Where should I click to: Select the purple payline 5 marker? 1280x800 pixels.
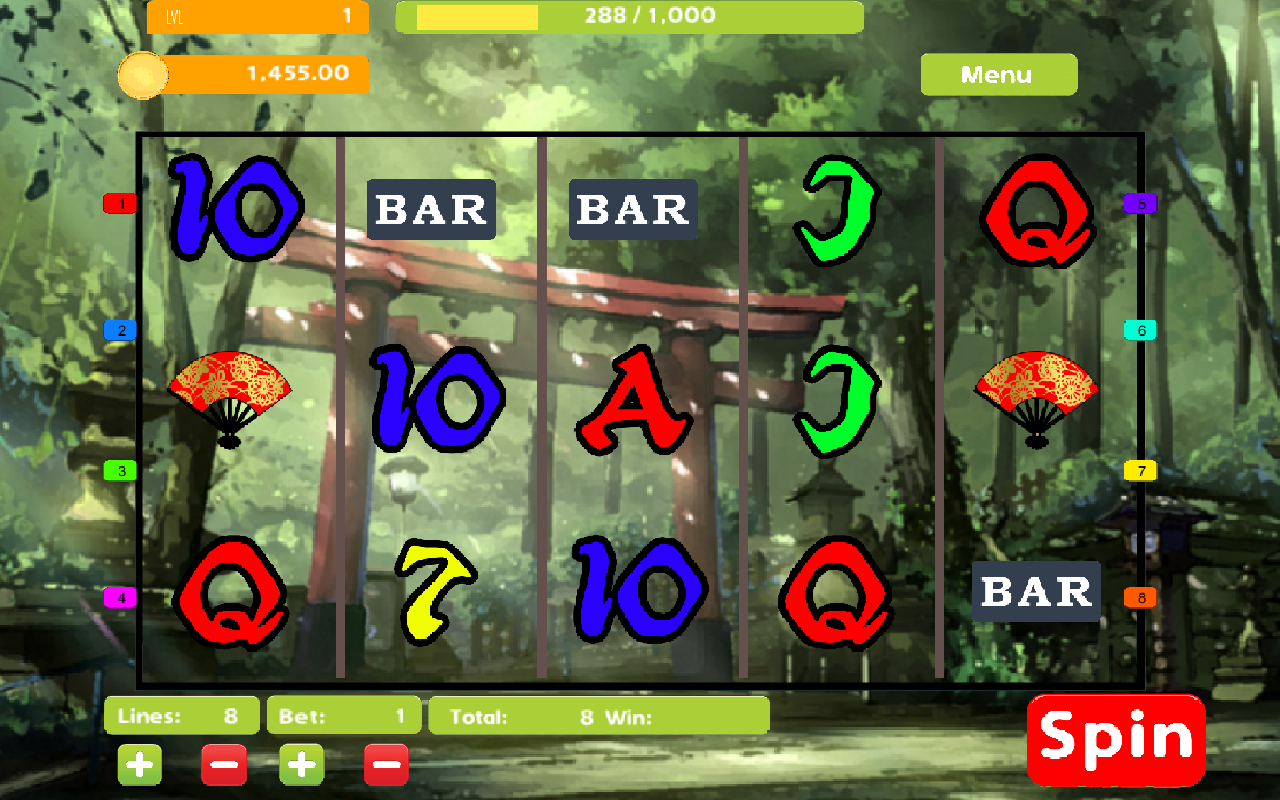1140,204
